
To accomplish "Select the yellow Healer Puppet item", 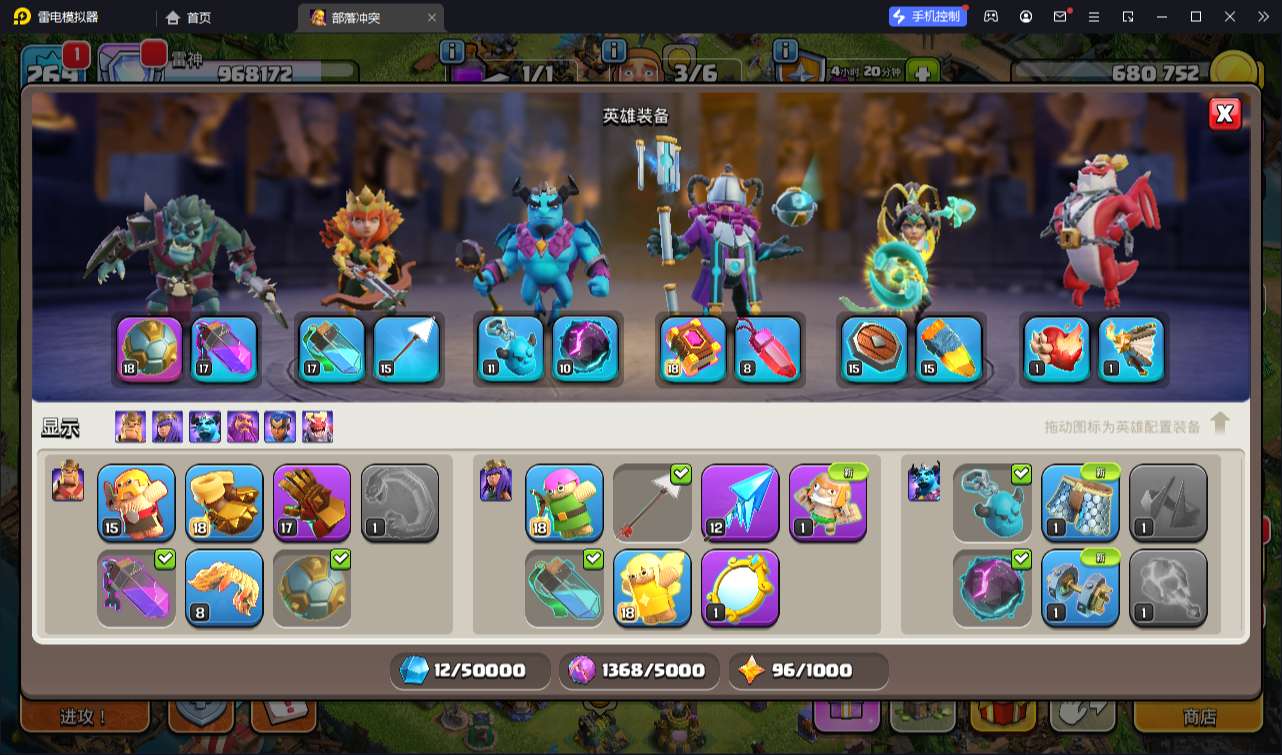I will click(652, 587).
